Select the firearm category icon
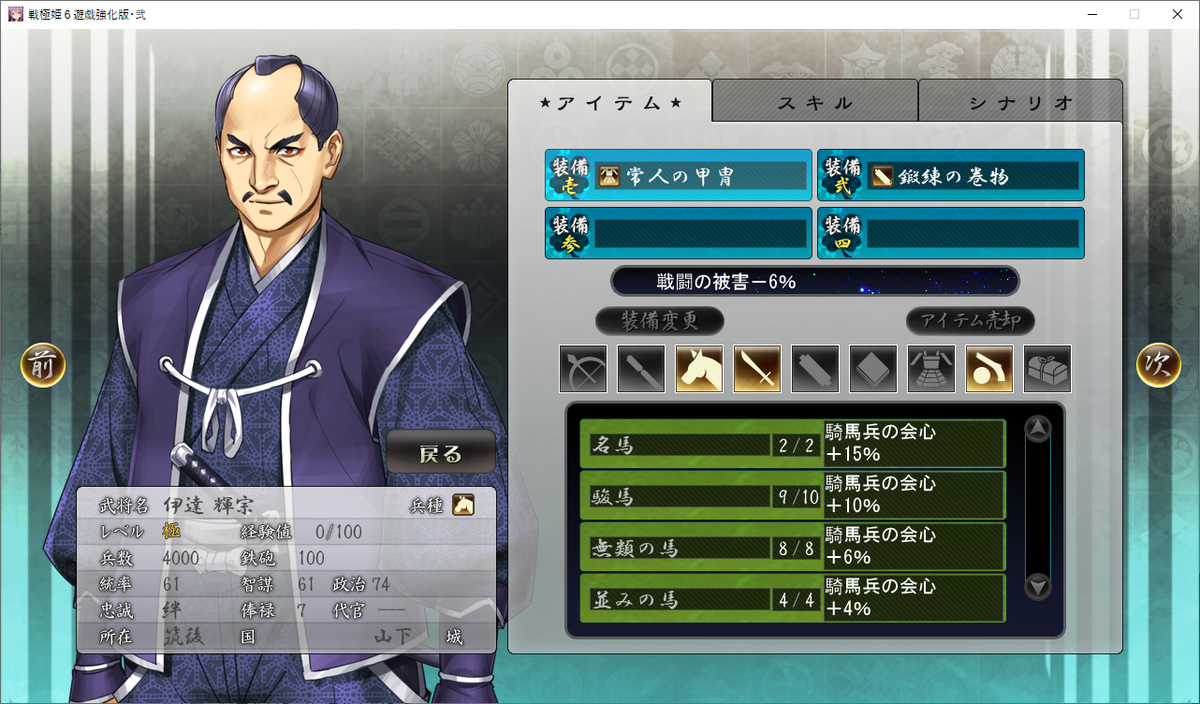The width and height of the screenshot is (1200, 704). point(989,369)
